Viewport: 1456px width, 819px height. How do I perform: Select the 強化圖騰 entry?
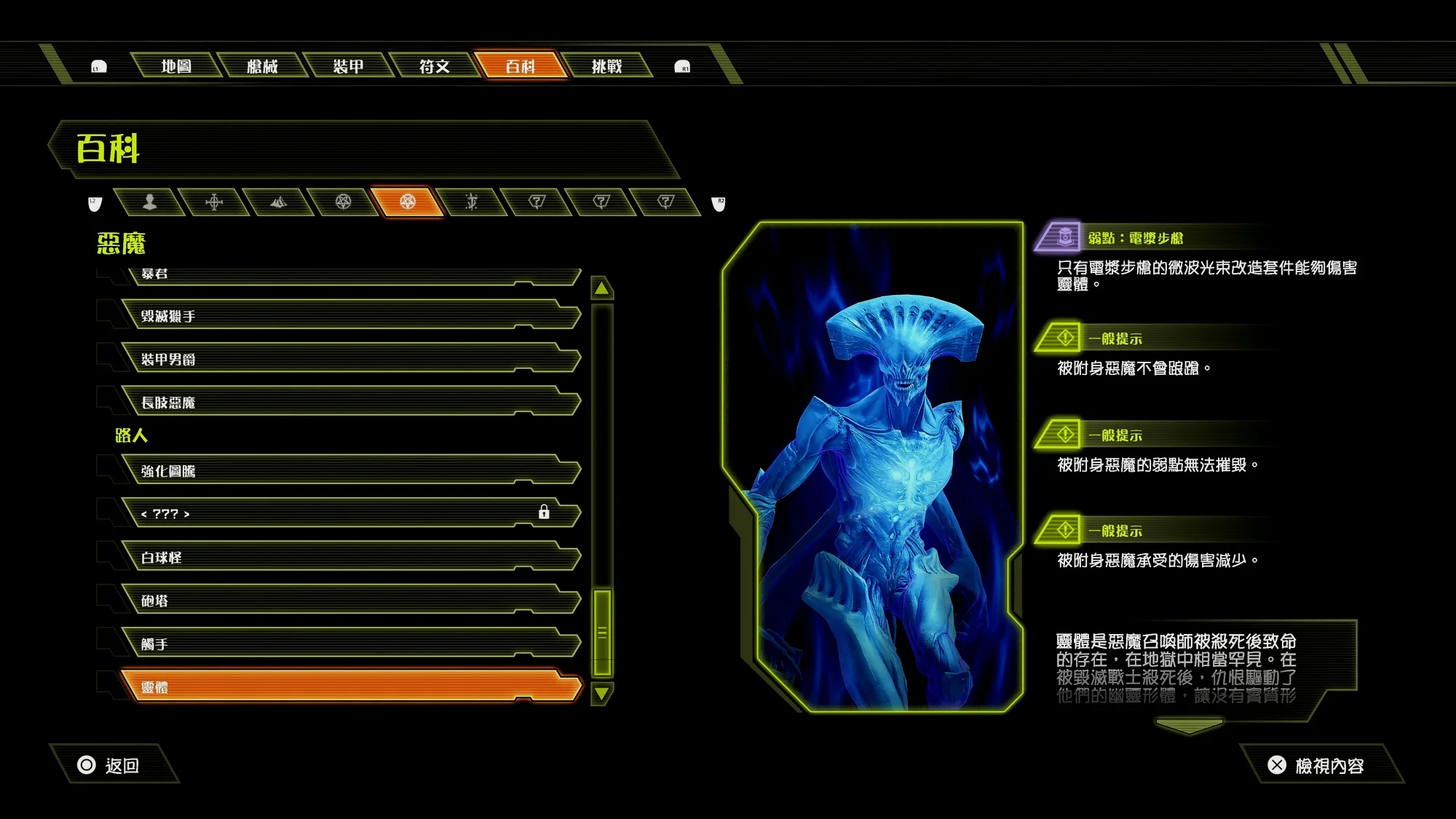(349, 471)
